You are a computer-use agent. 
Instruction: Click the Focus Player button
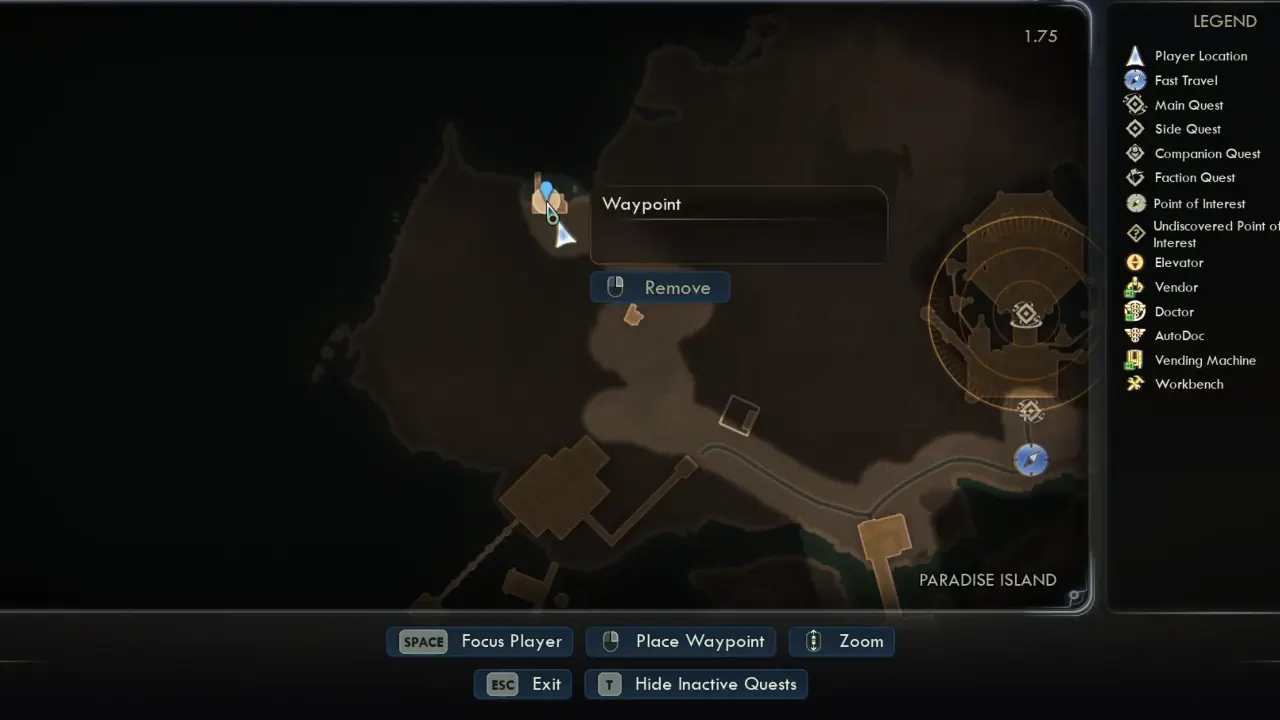[x=480, y=642]
